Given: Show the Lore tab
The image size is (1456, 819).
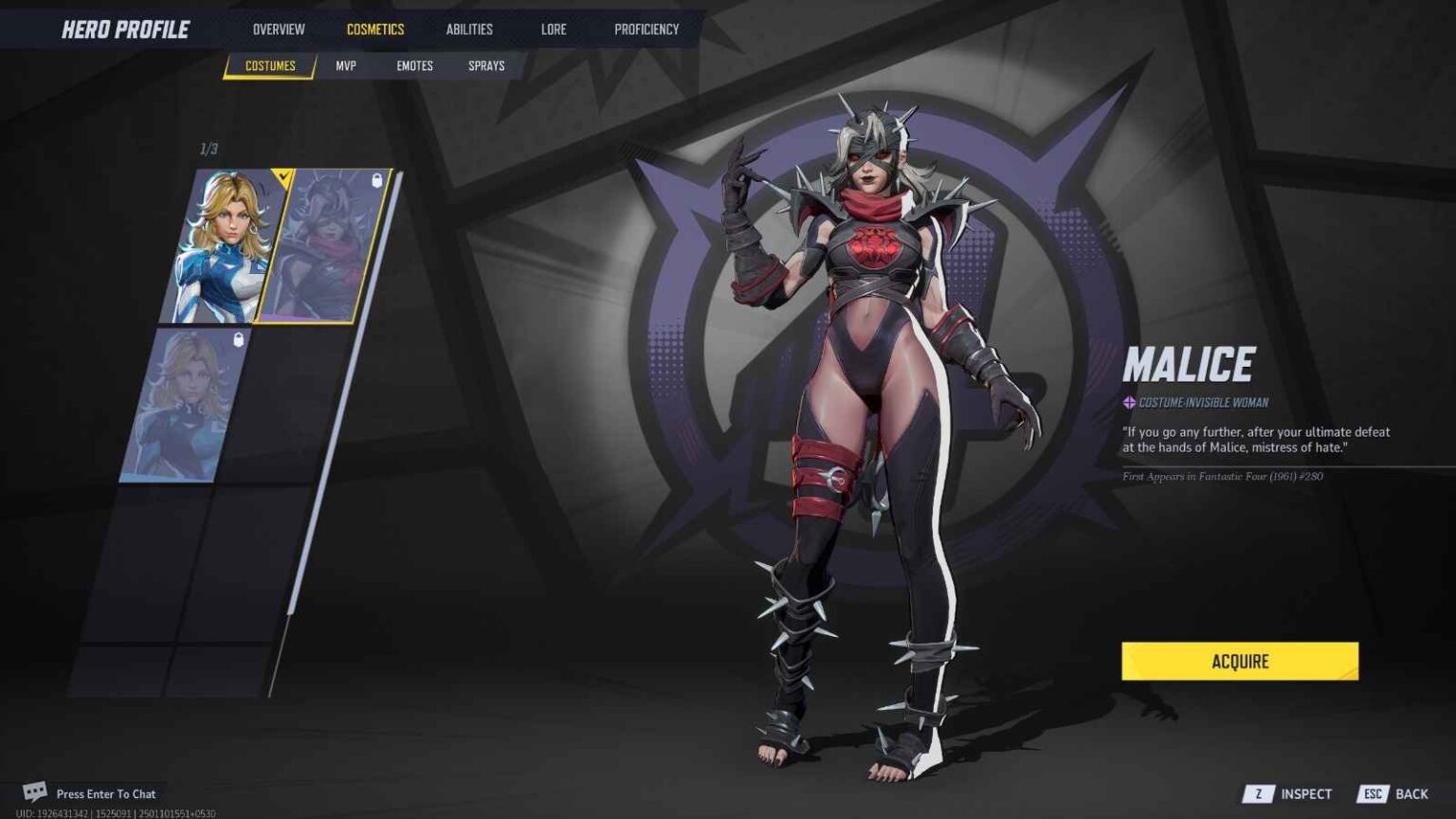Looking at the screenshot, I should click(x=554, y=29).
